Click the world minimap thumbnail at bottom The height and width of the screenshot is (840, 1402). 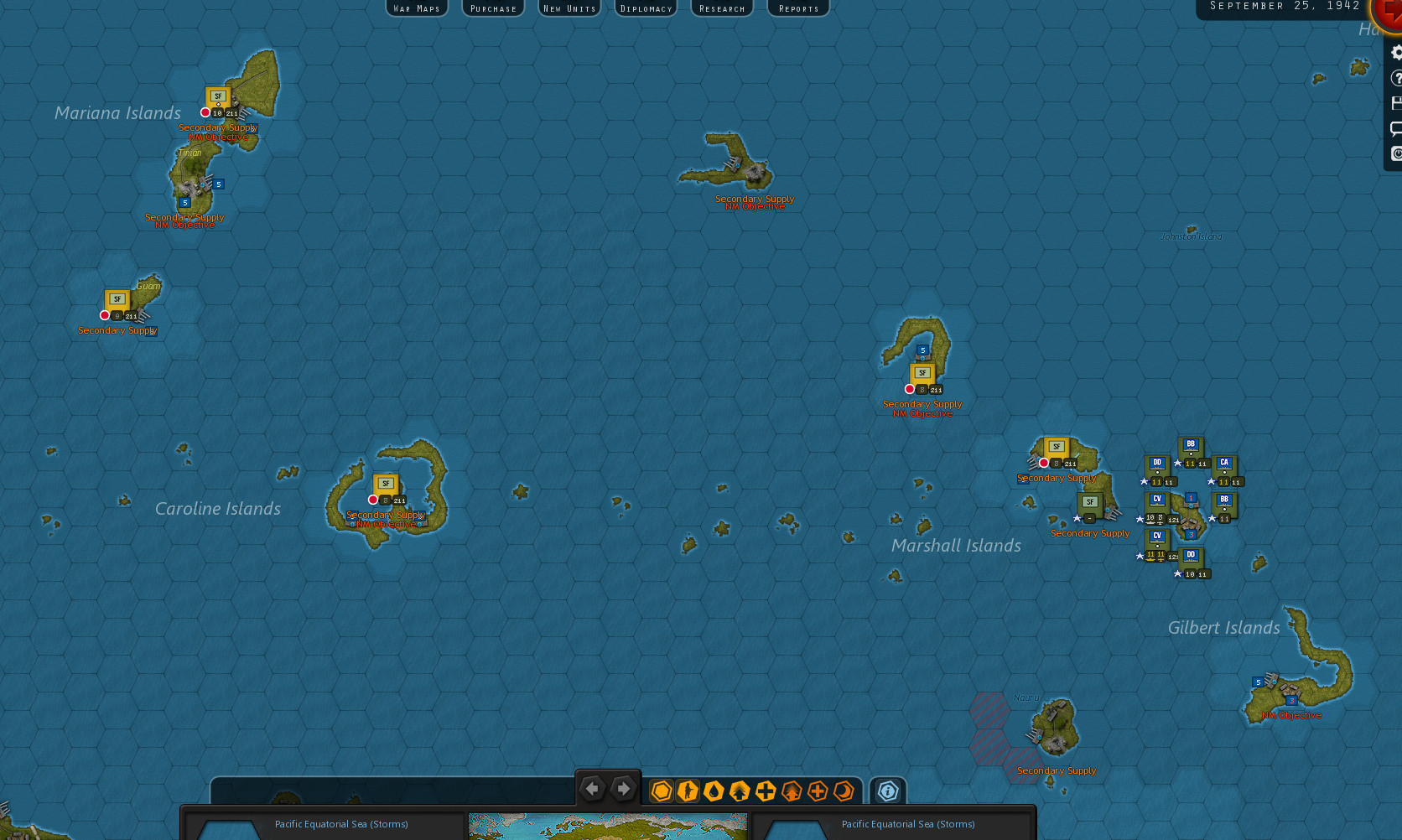(x=607, y=826)
